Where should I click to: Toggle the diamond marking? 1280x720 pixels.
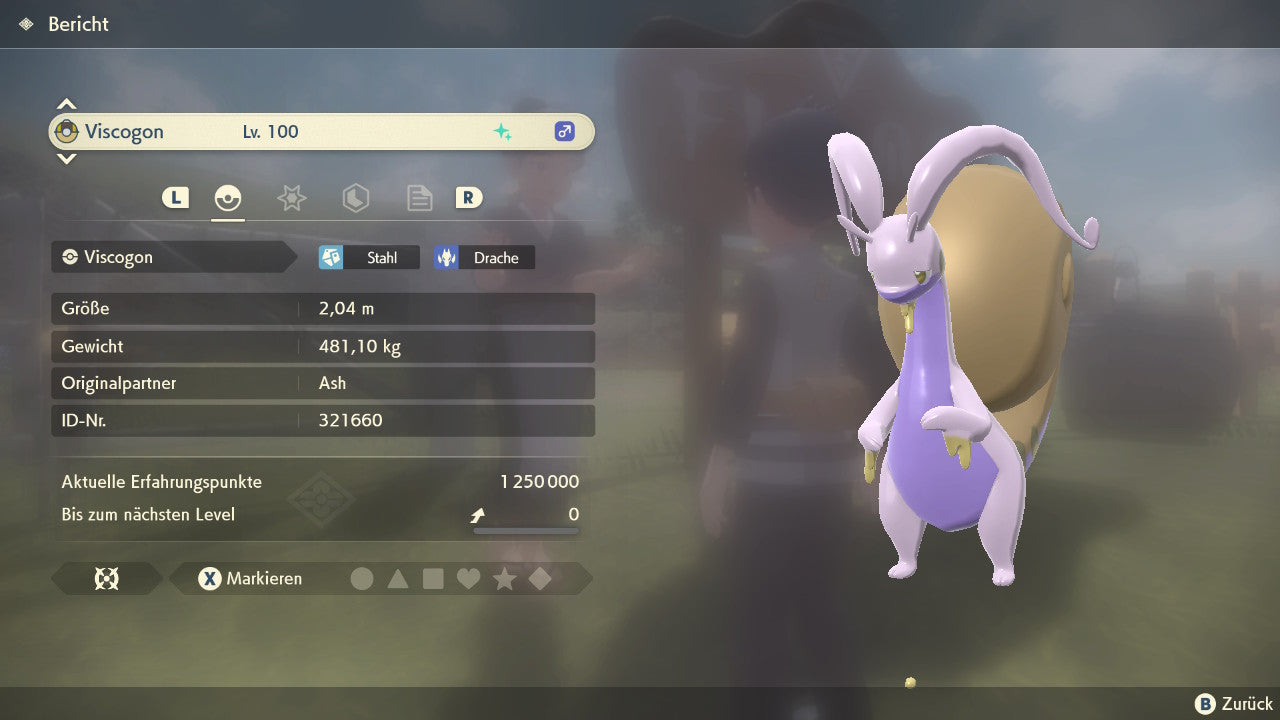[540, 578]
